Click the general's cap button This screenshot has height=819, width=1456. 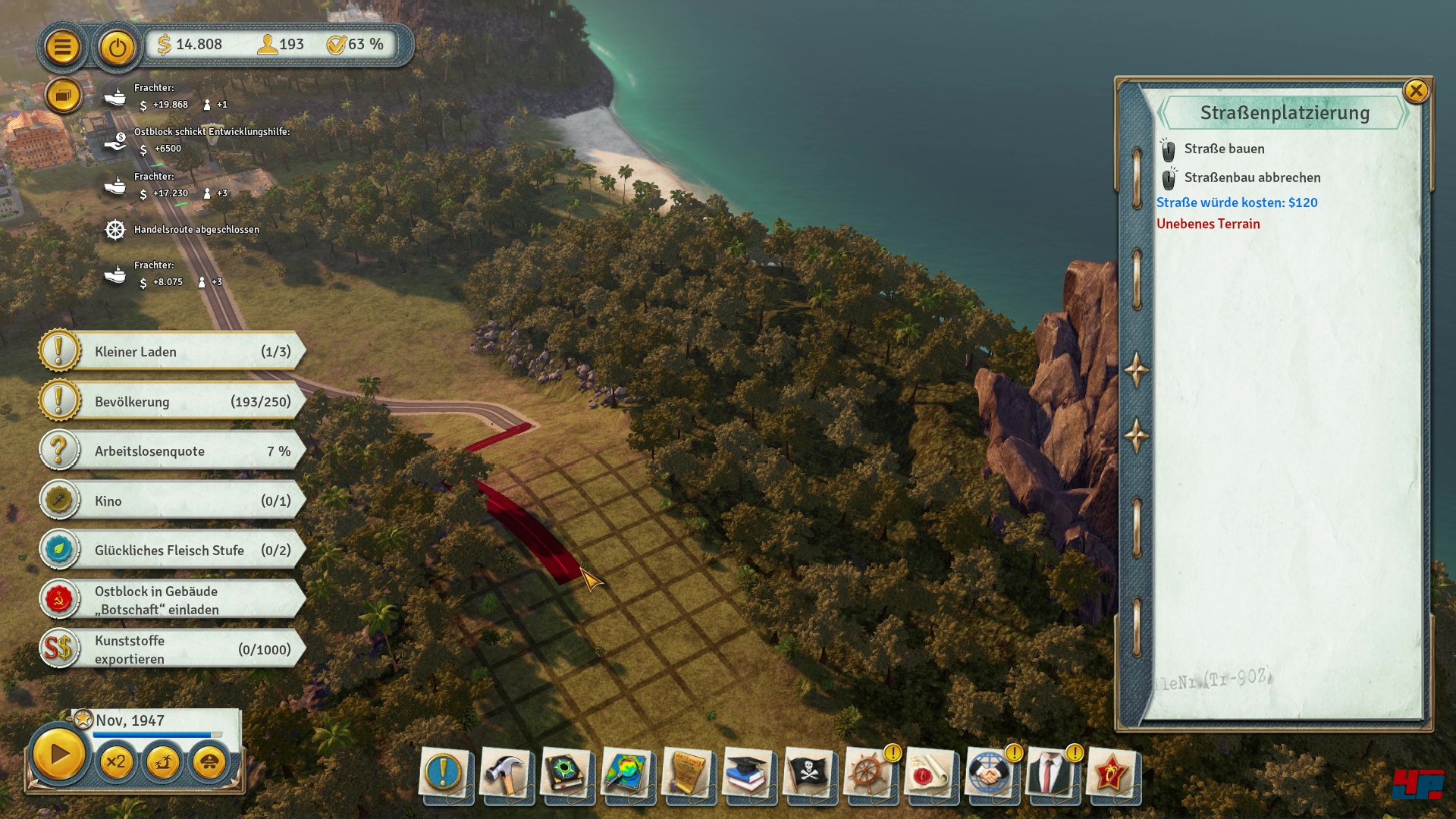pos(209,761)
